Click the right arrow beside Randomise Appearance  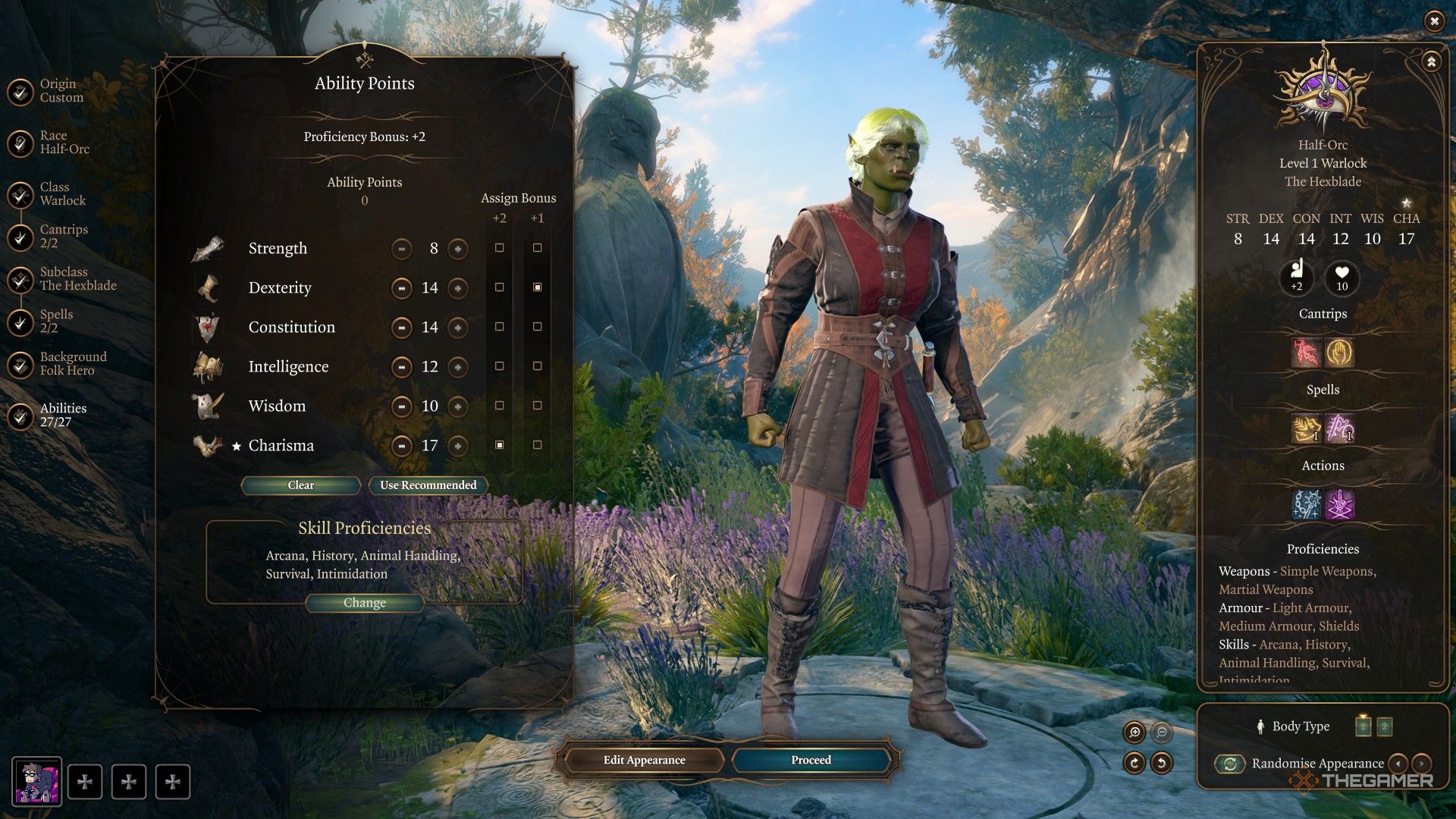(1421, 764)
